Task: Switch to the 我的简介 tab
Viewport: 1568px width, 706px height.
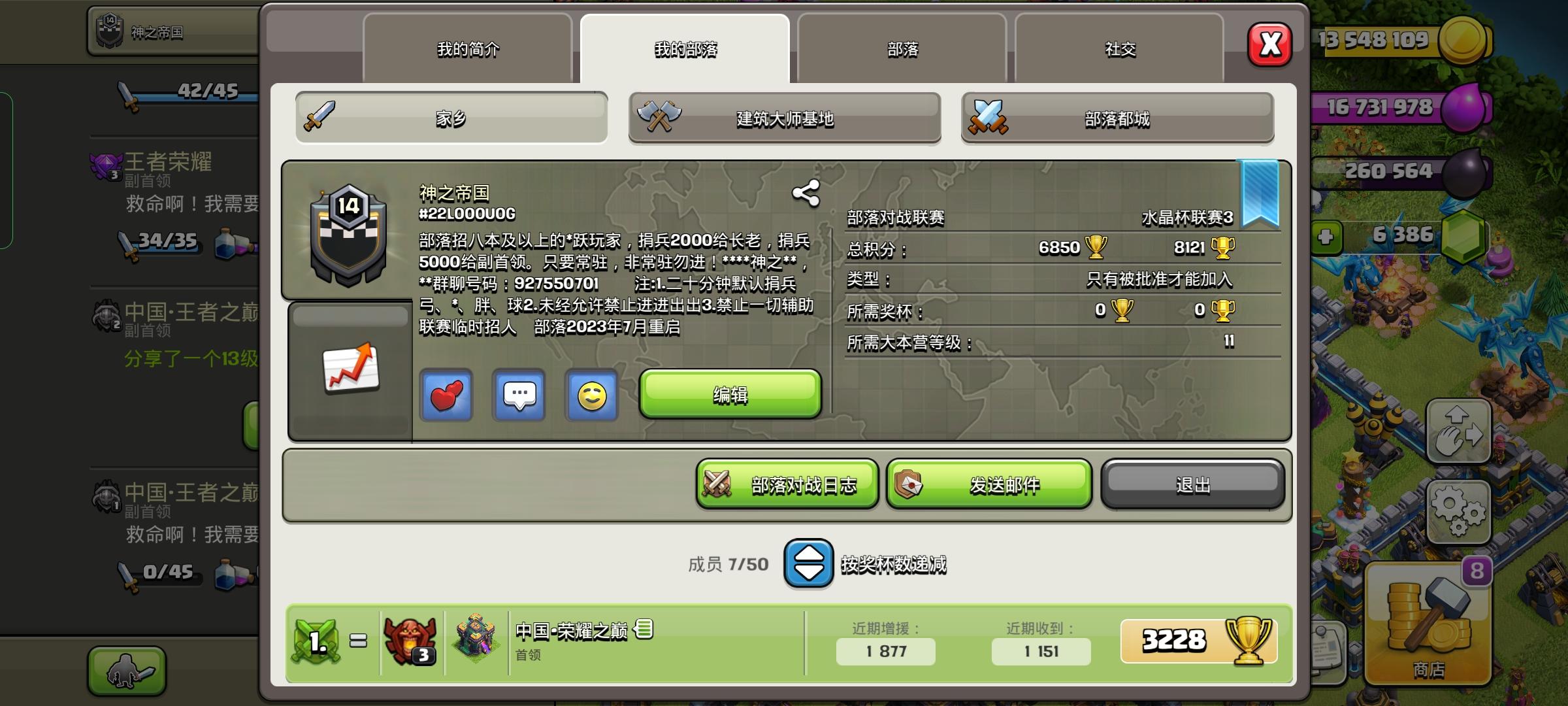Action: [468, 49]
